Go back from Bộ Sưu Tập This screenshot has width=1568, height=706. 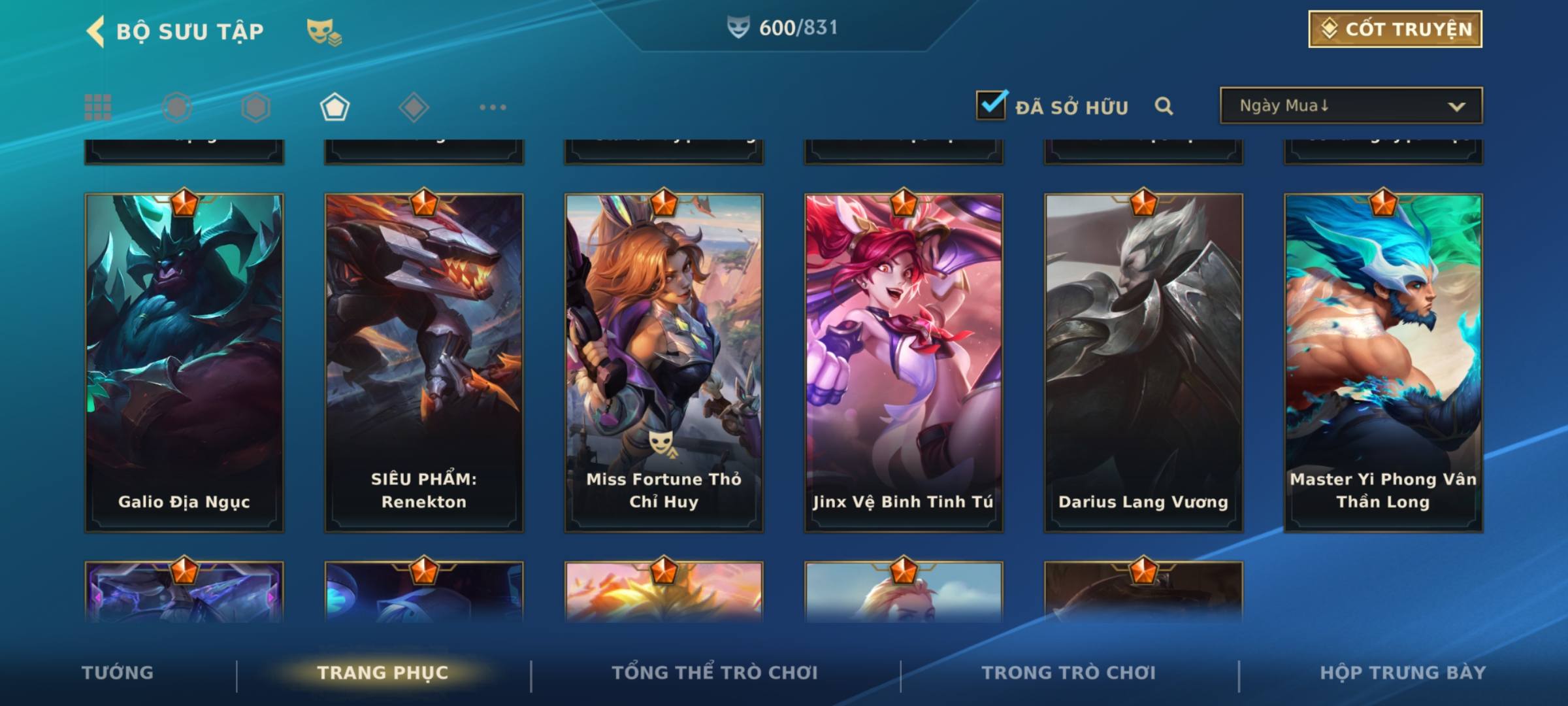[96, 31]
